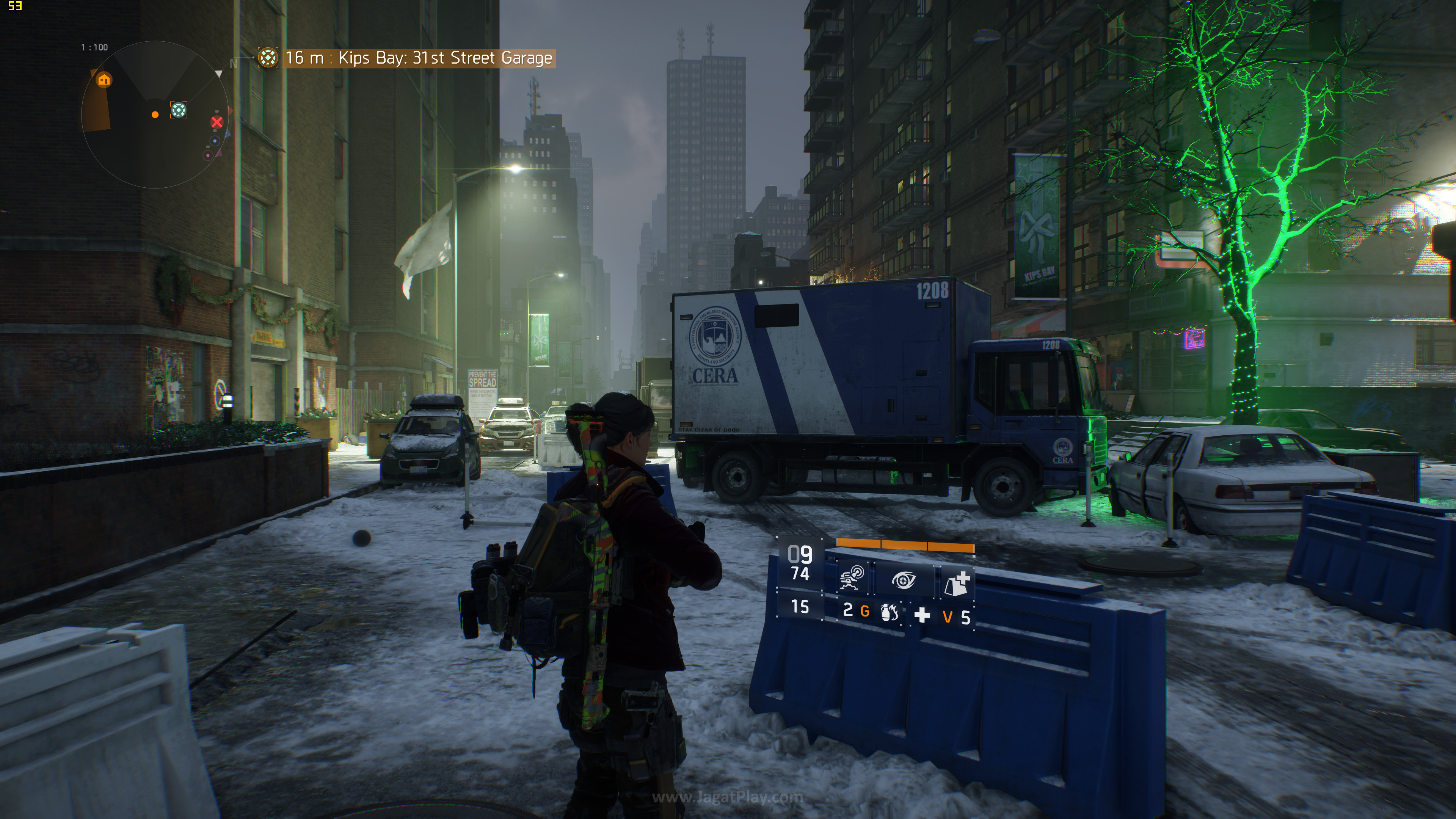Click the orange safe house minimap marker
The height and width of the screenshot is (819, 1456).
104,80
